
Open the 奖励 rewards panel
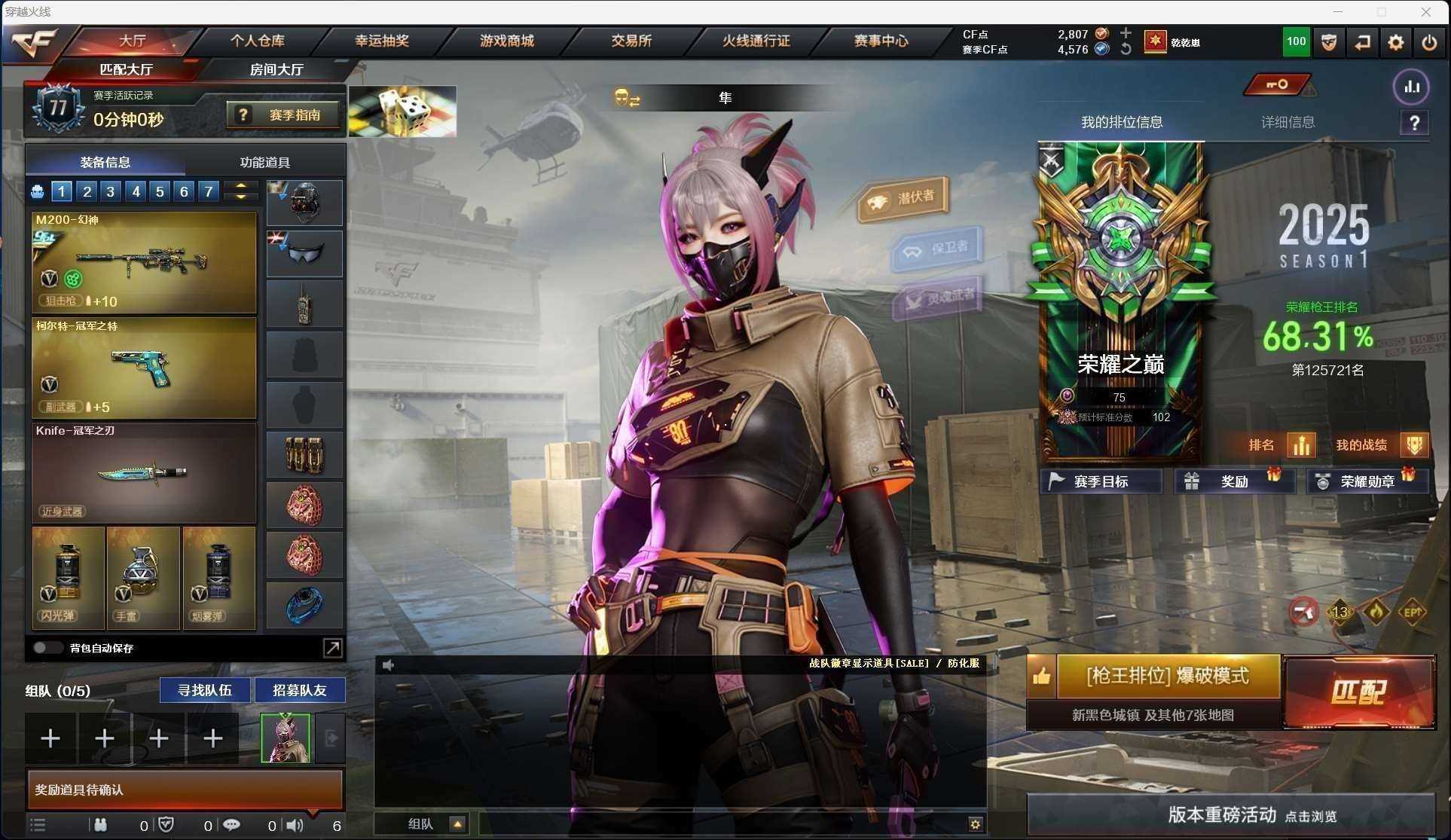[1234, 481]
